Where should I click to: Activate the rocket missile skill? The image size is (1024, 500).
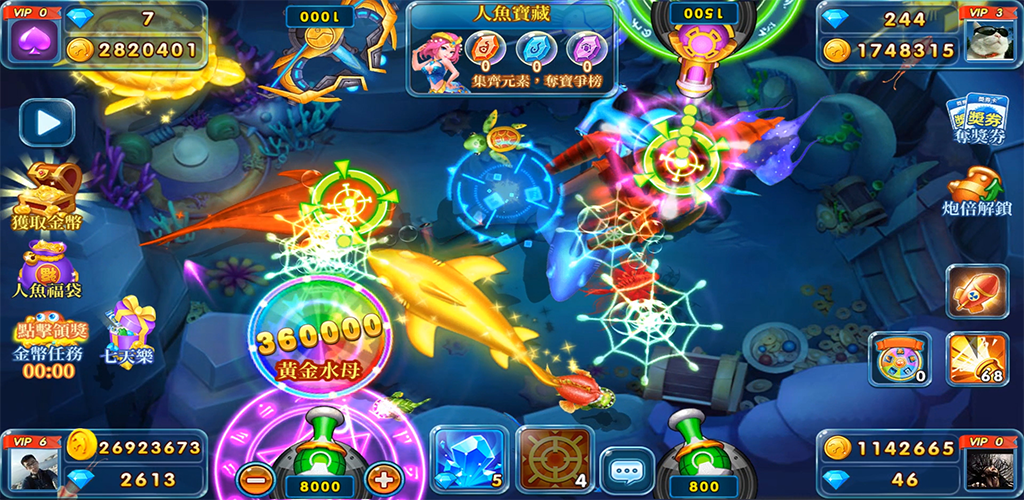tap(976, 292)
